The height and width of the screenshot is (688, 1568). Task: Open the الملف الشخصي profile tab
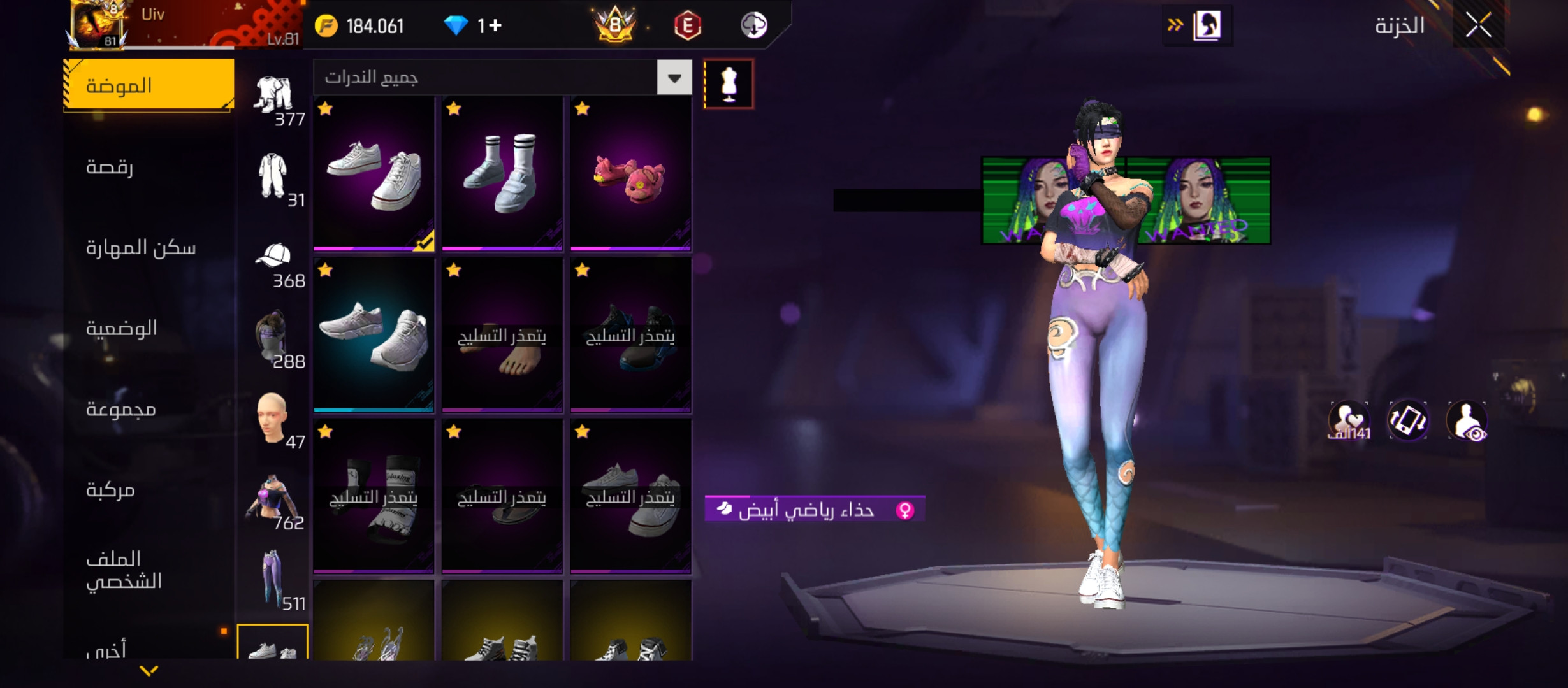(124, 570)
